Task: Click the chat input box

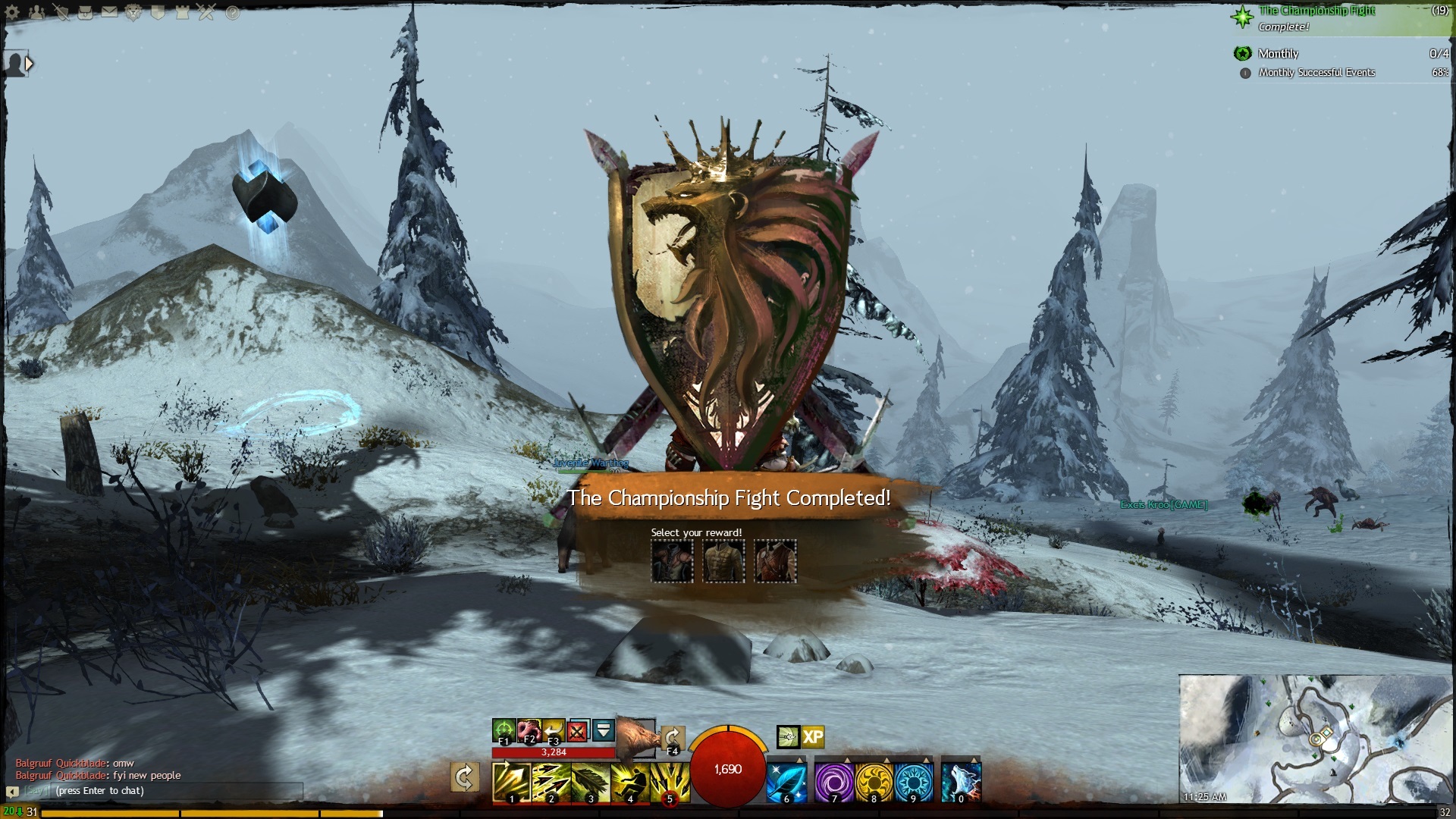Action: [x=174, y=791]
